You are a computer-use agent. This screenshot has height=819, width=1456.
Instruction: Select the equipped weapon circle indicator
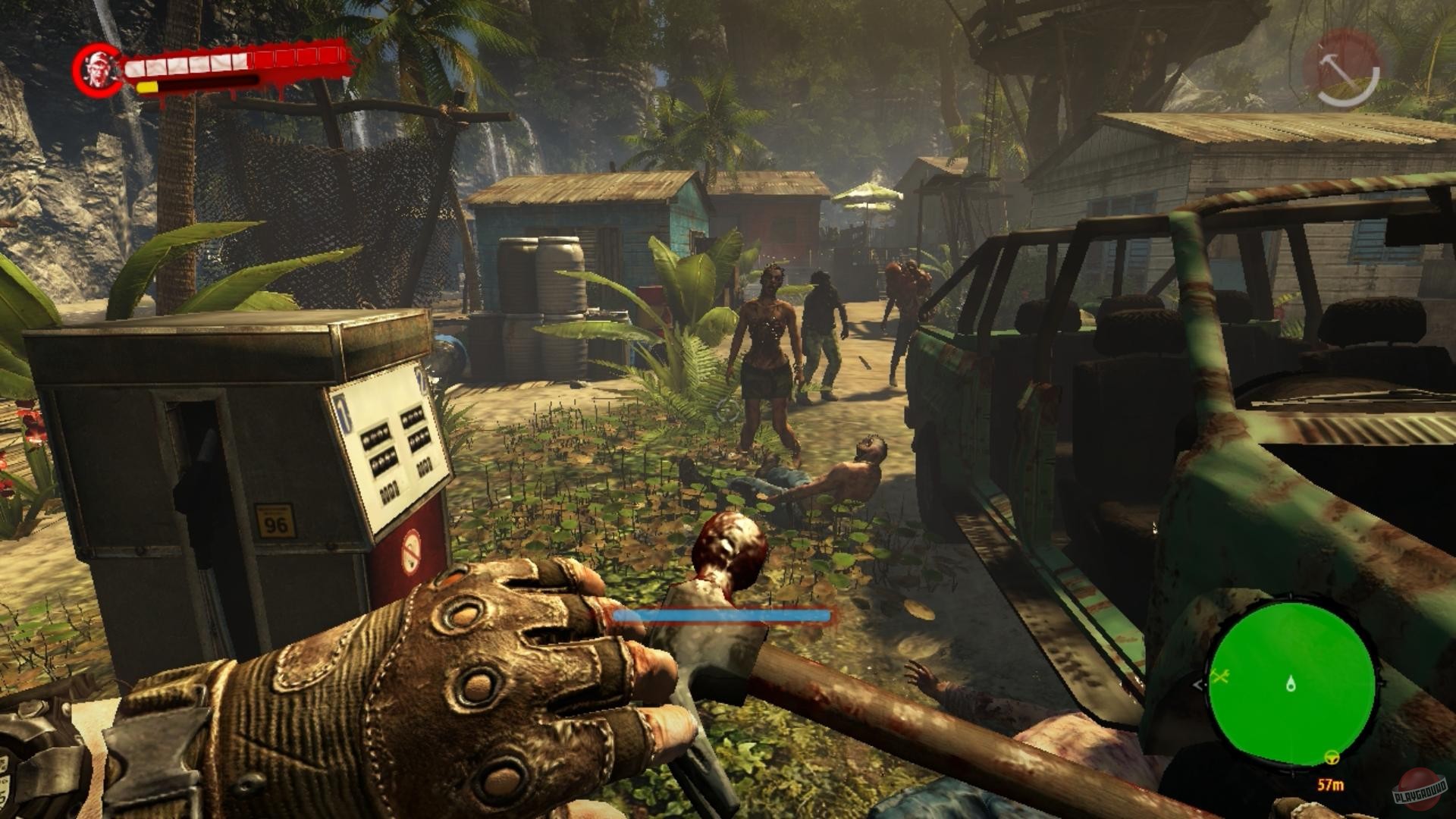pyautogui.click(x=1341, y=69)
